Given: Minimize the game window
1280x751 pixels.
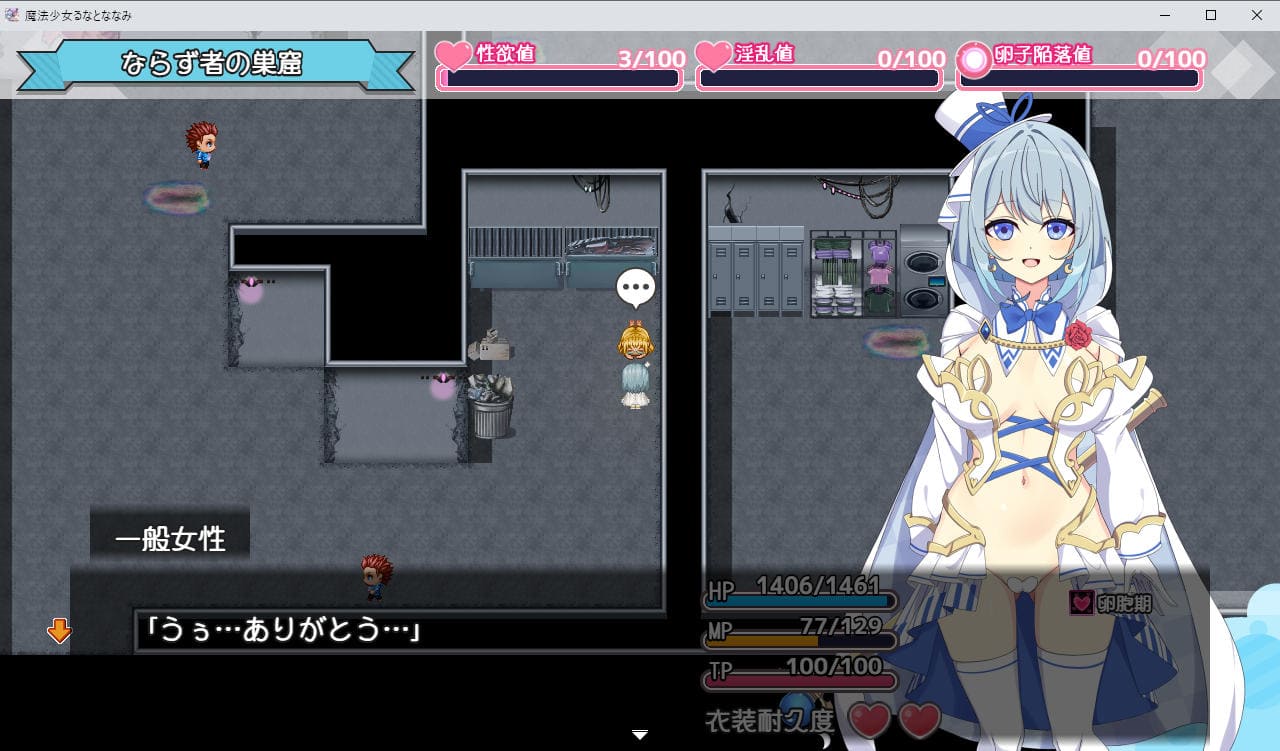Looking at the screenshot, I should point(1165,15).
